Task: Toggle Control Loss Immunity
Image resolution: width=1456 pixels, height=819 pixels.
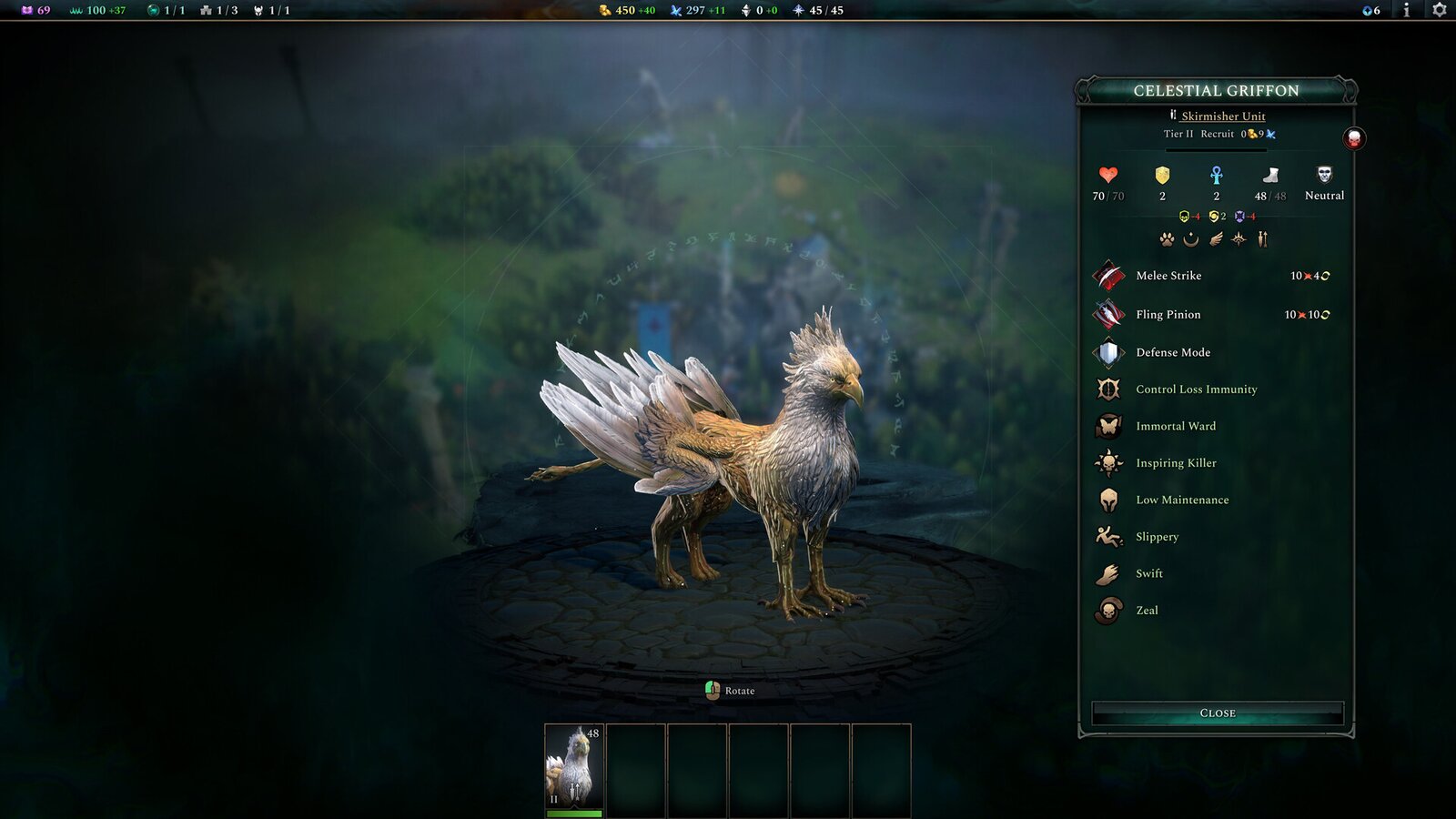Action: click(1109, 389)
